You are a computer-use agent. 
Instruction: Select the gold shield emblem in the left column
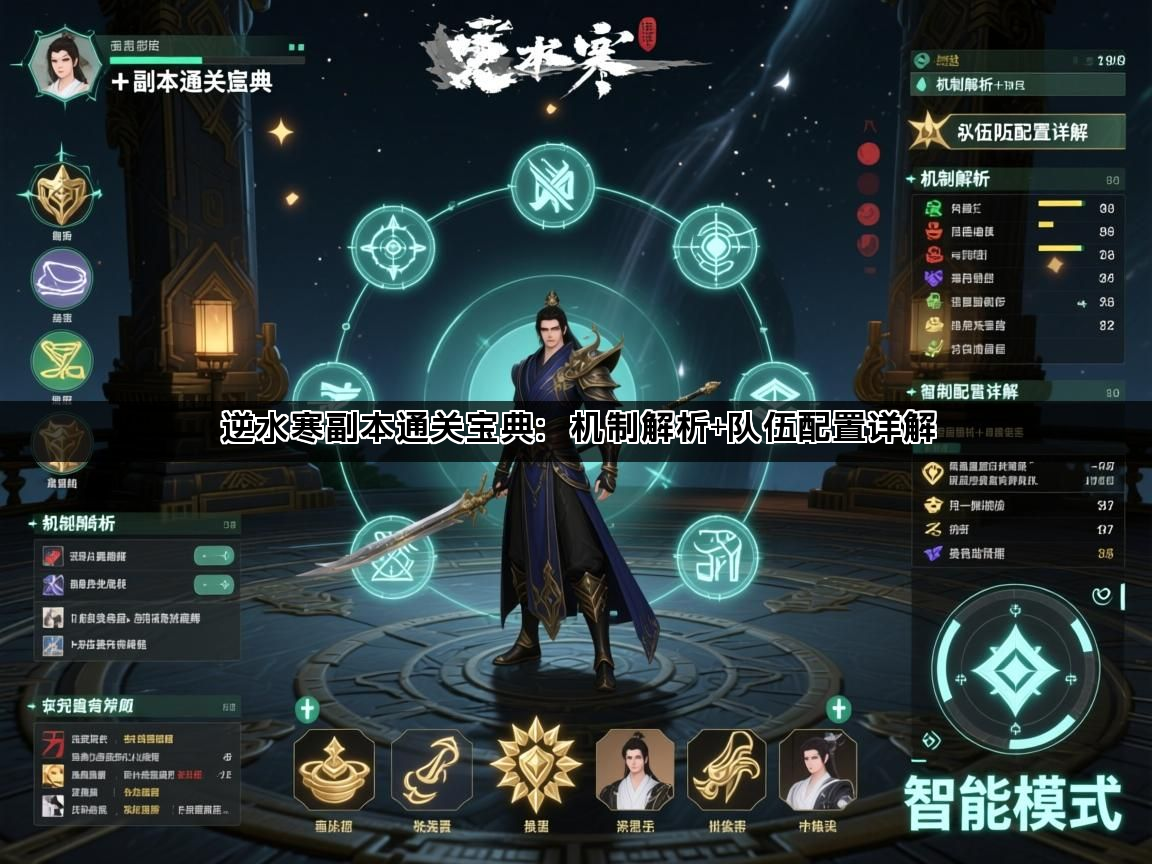pos(62,193)
